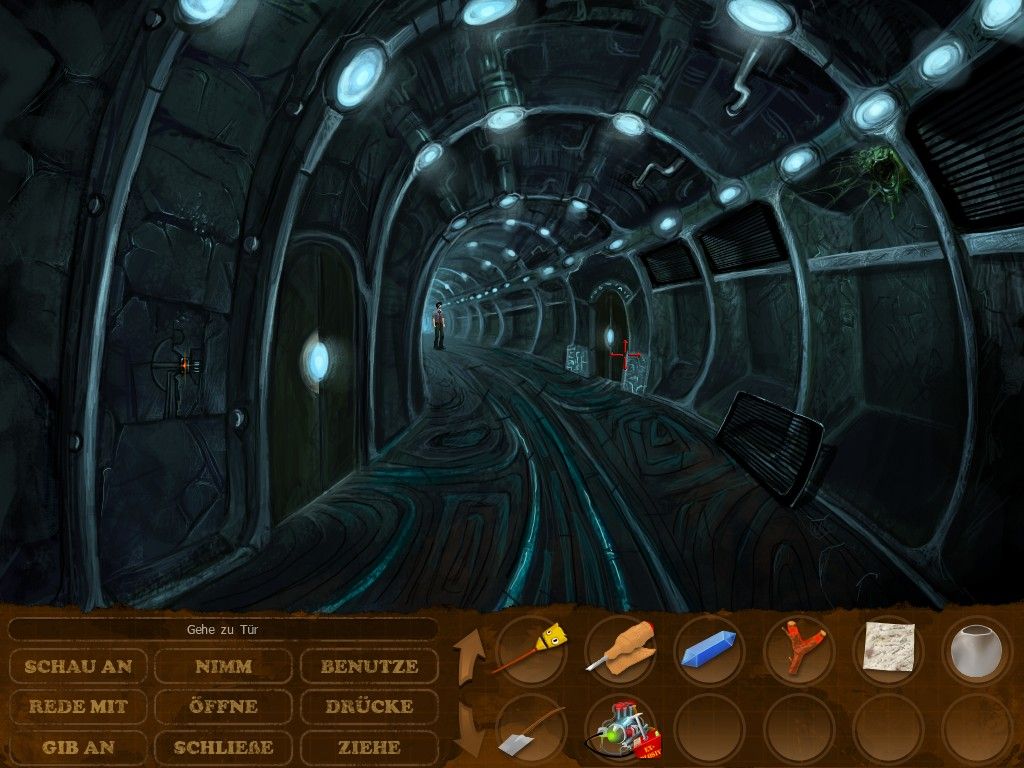Choose the ÖFFNE verb button
This screenshot has width=1024, height=768.
224,707
